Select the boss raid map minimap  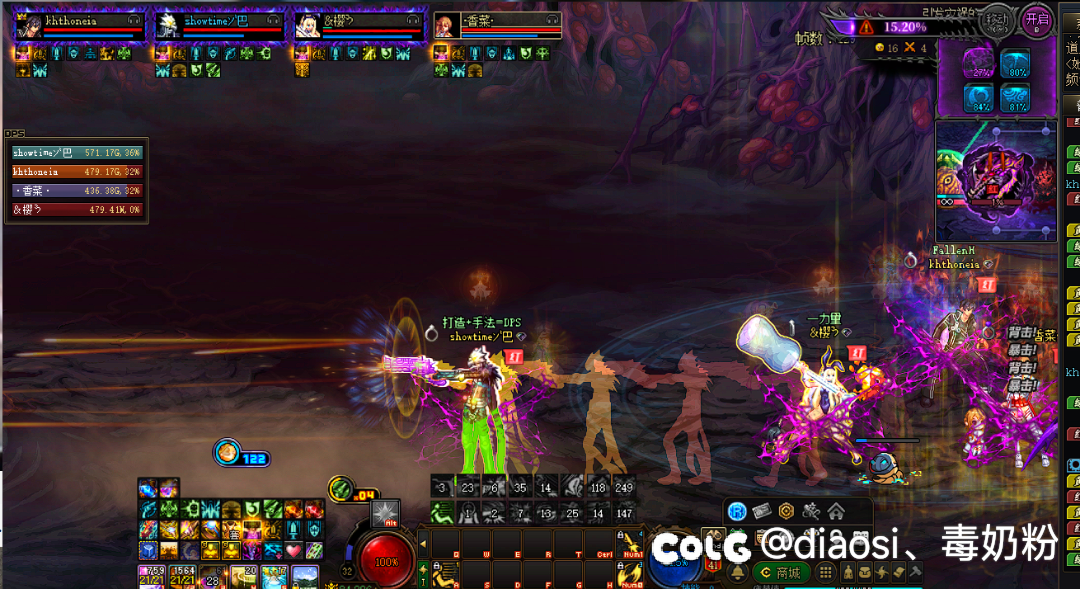(995, 180)
